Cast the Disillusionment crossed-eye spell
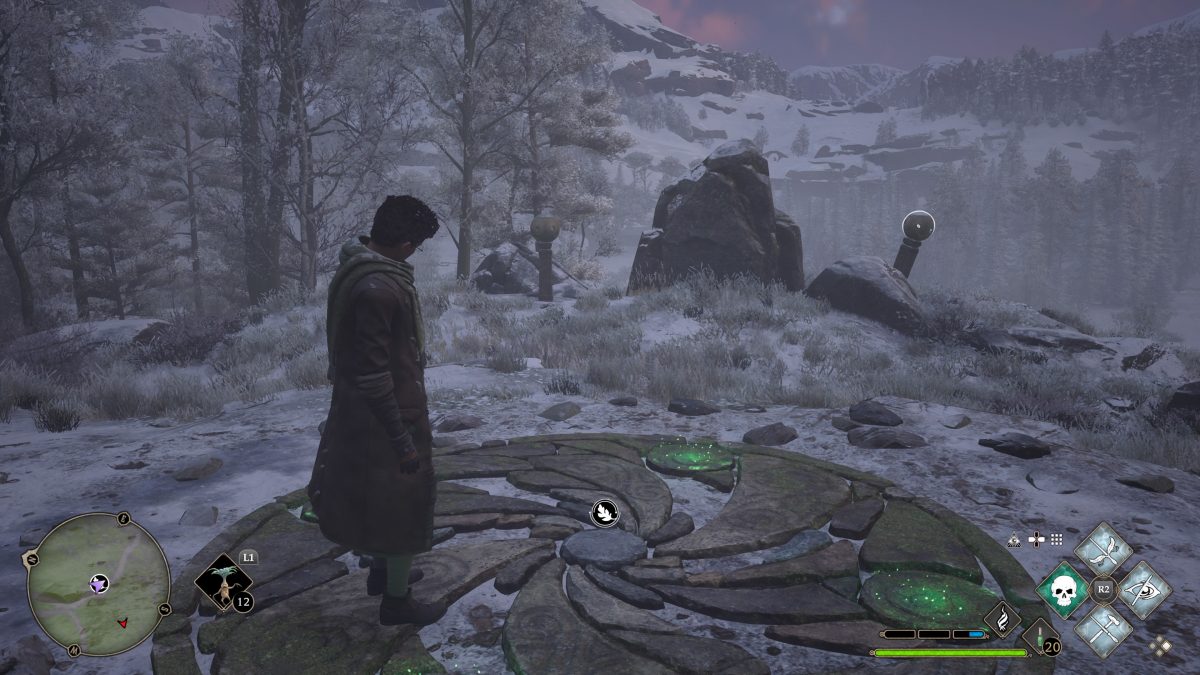 click(x=1144, y=590)
